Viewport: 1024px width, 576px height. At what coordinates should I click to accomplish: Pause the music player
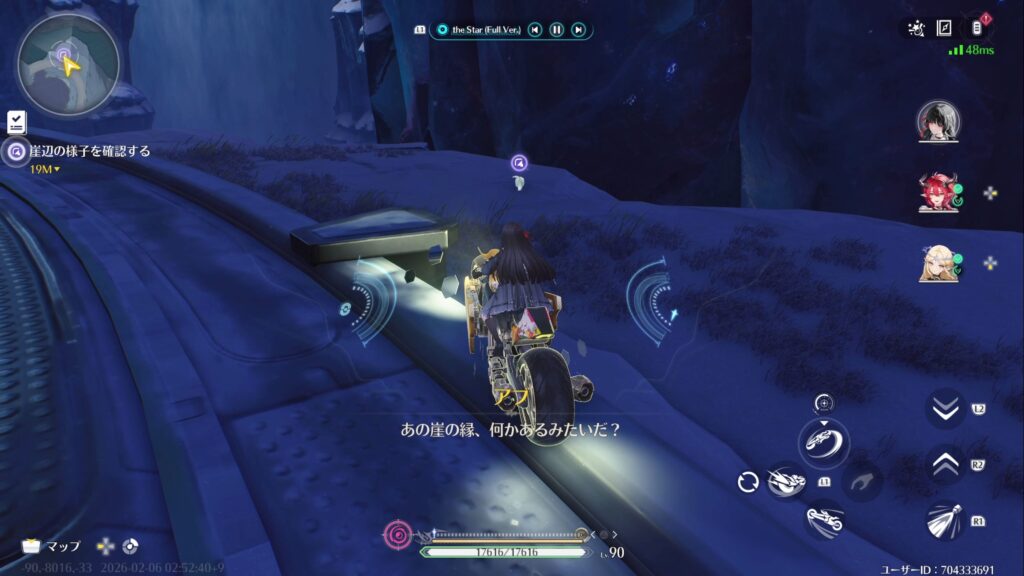point(557,30)
